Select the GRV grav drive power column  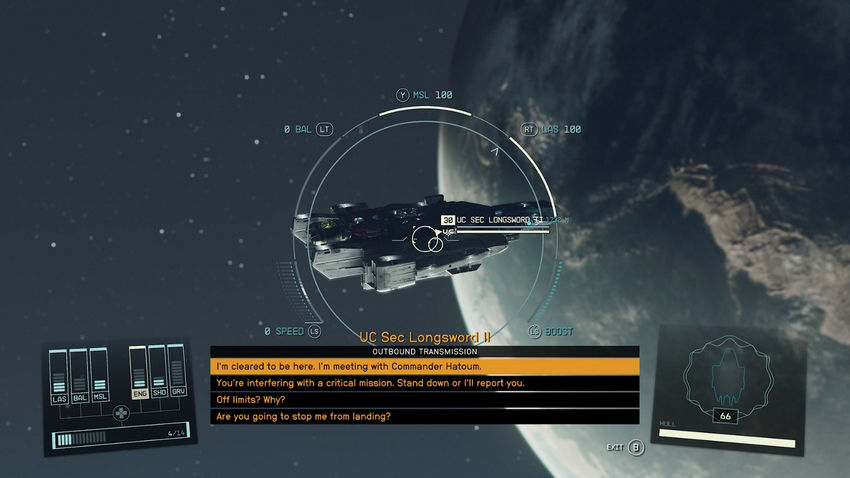(177, 374)
